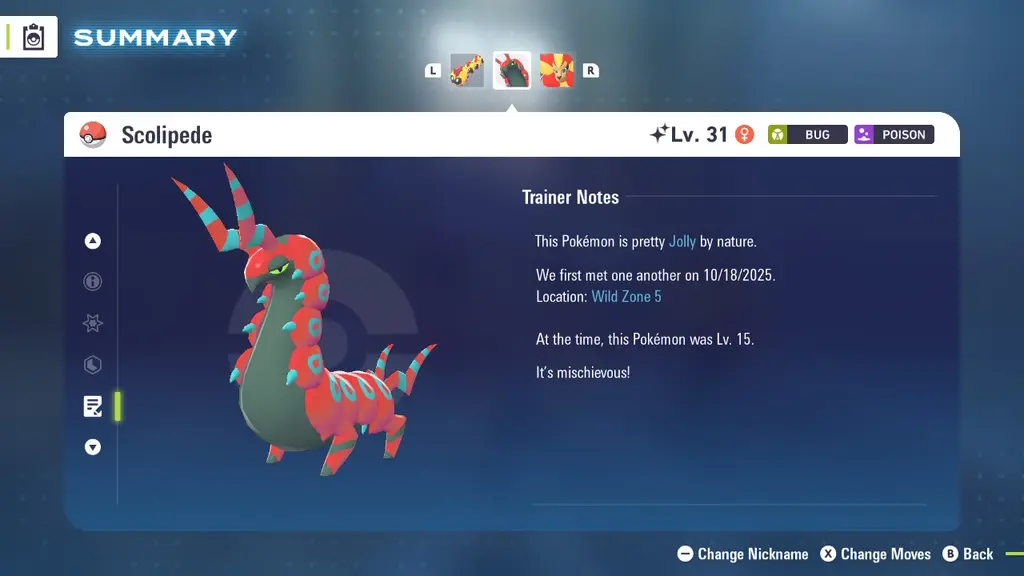The width and height of the screenshot is (1024, 576).
Task: Click the Poké Ball icon beside Scolipede
Action: point(93,135)
